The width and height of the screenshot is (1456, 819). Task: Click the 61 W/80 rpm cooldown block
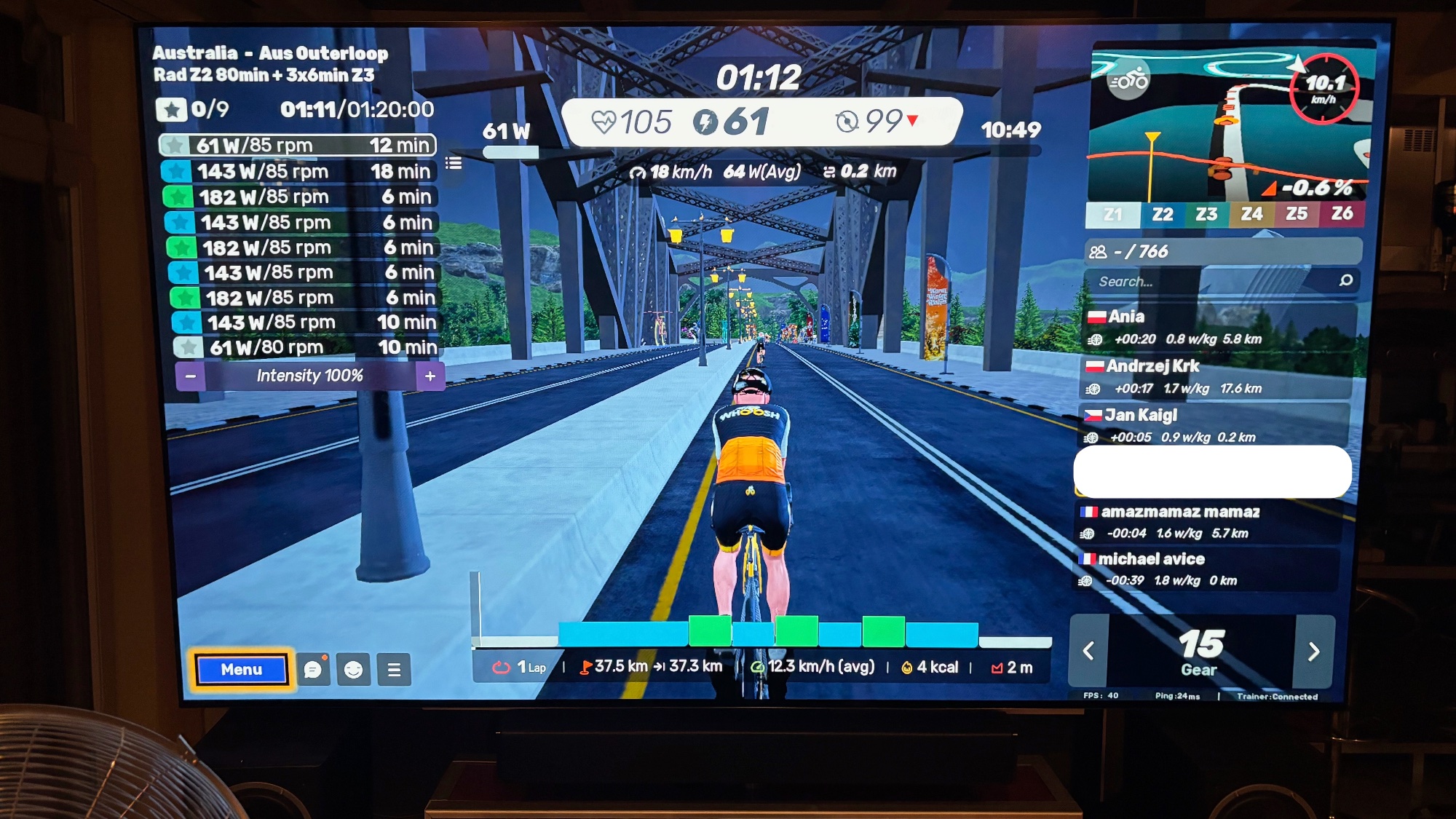(x=306, y=347)
